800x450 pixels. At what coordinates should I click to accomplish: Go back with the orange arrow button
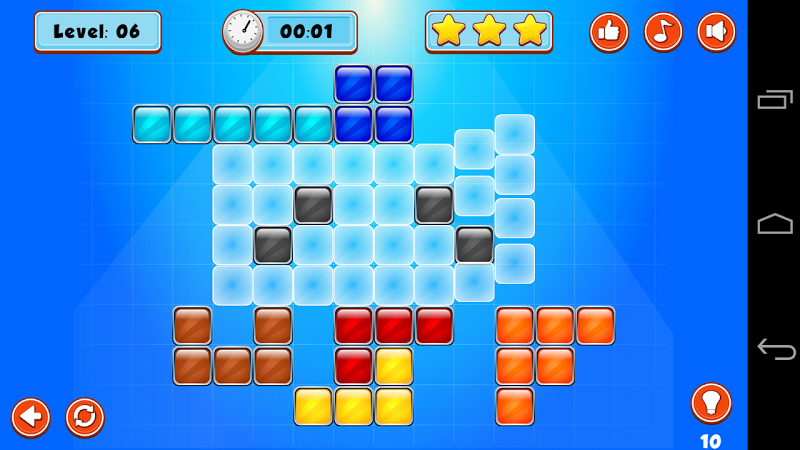[x=31, y=416]
